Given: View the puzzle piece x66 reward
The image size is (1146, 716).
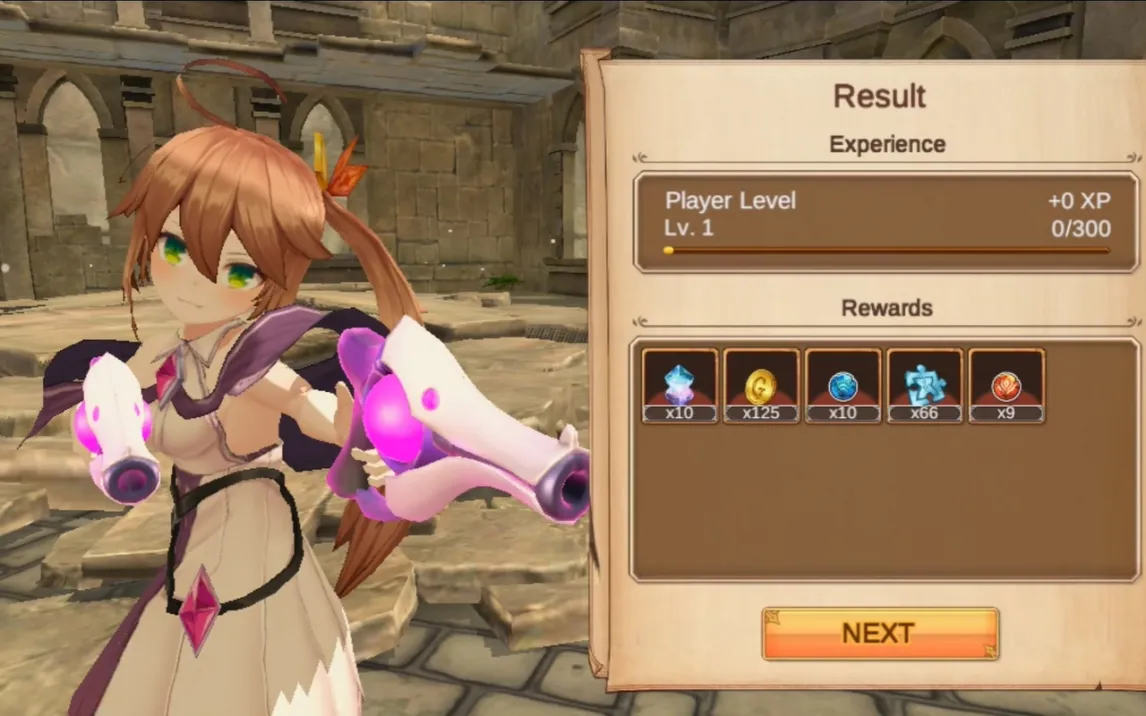Looking at the screenshot, I should [925, 385].
